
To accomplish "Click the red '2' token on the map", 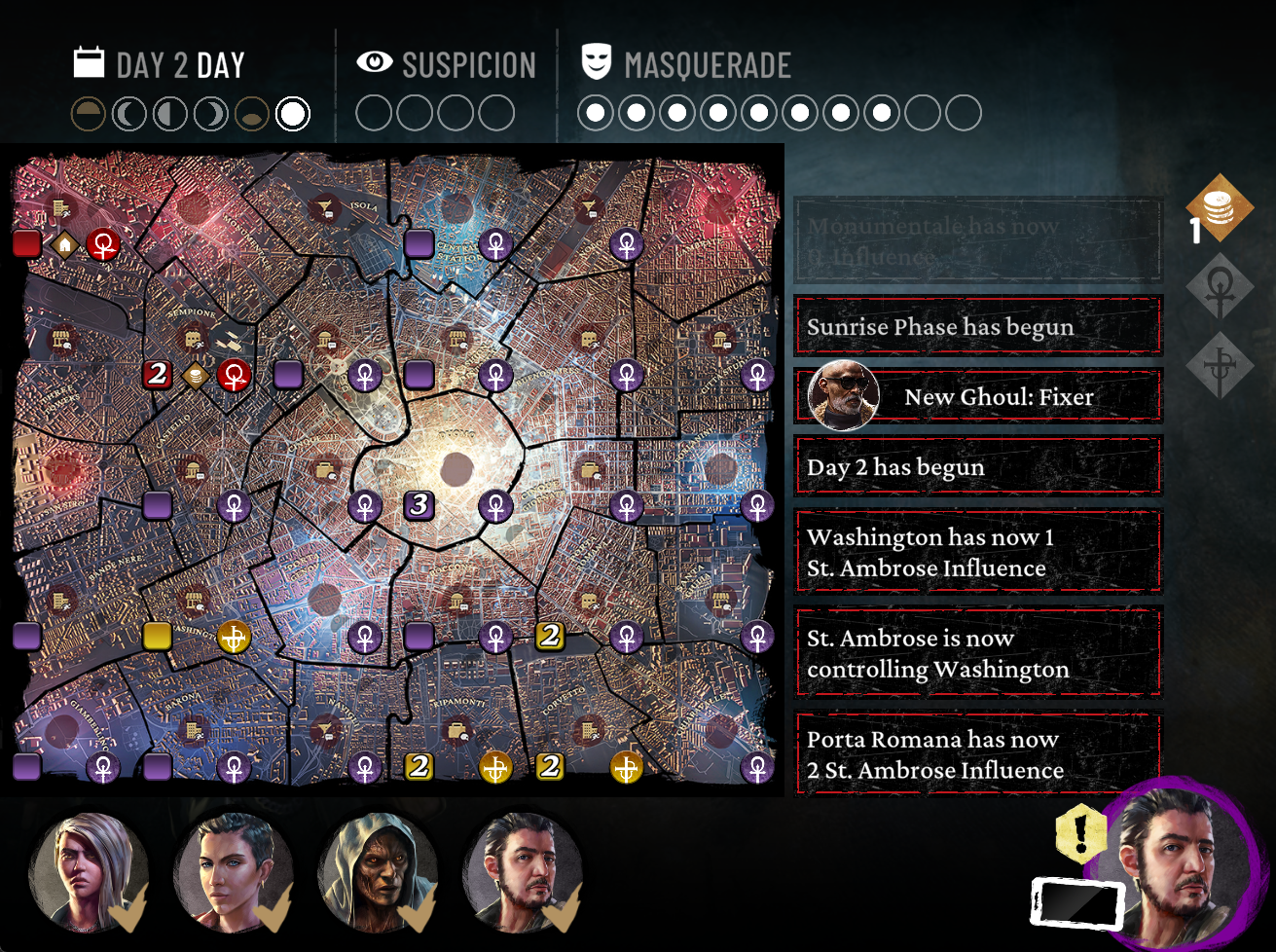I will coord(158,374).
